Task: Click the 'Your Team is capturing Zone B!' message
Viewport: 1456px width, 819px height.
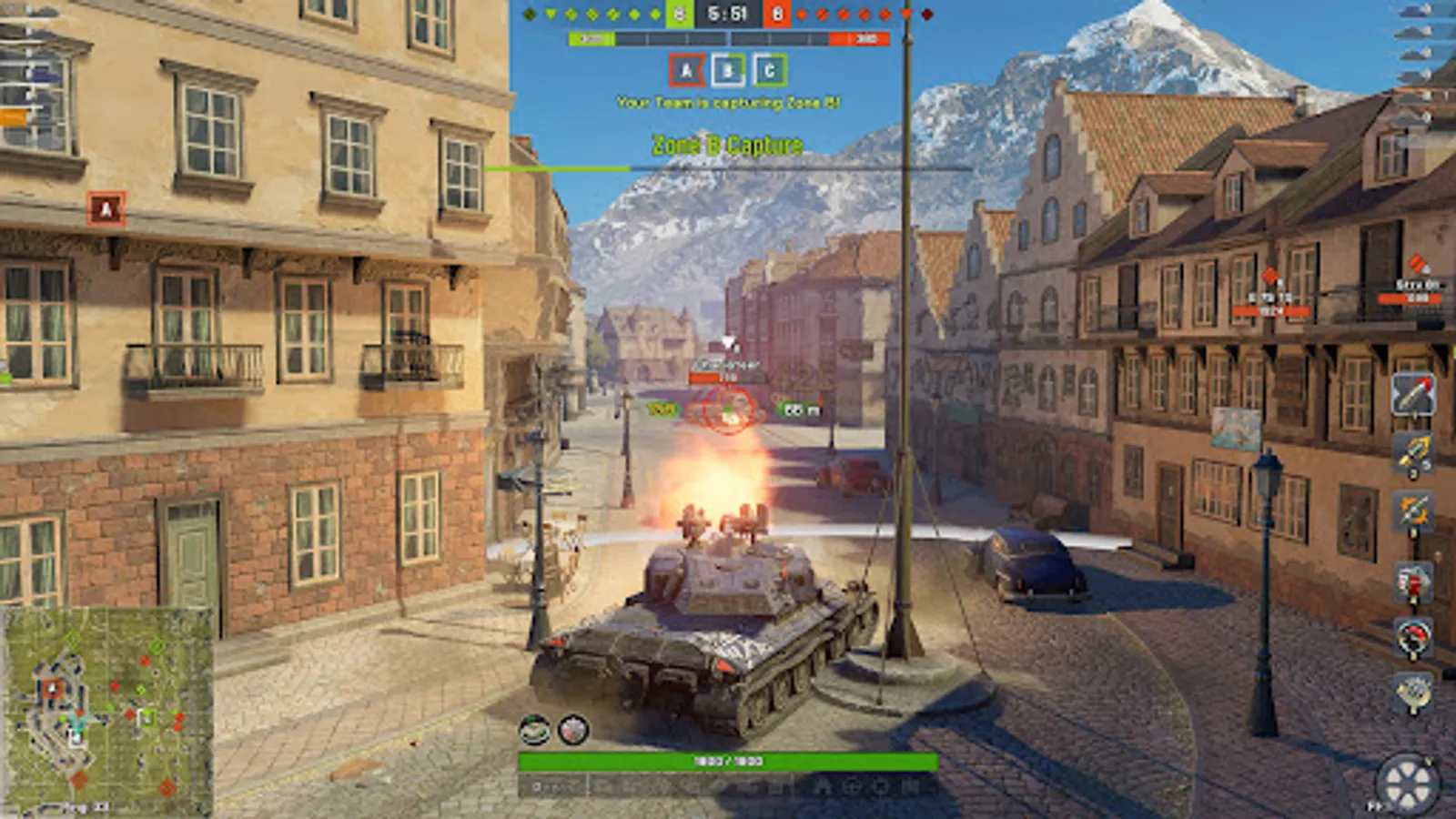Action: pos(728,103)
